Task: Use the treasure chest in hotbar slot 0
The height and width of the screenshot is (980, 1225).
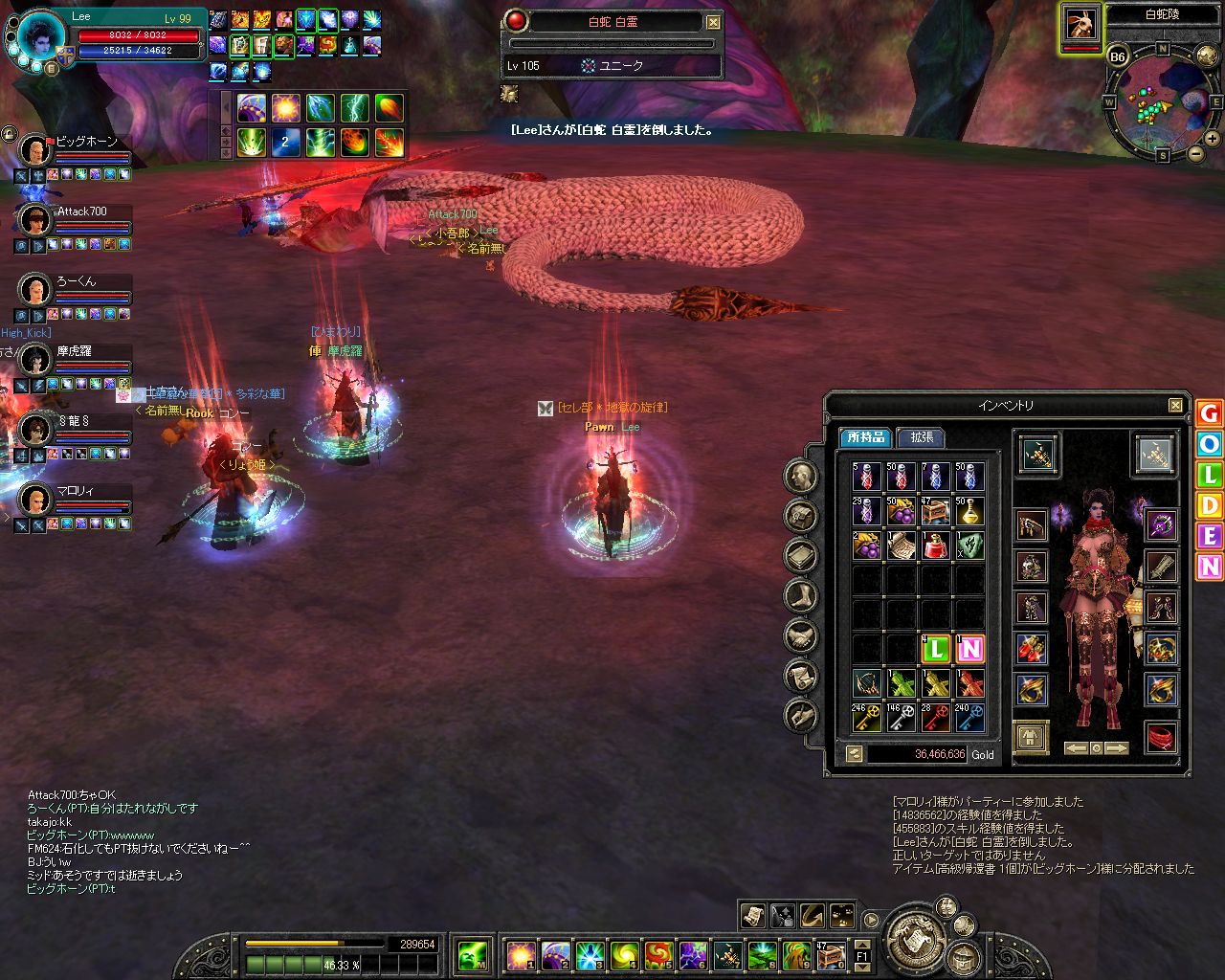Action: 831,954
